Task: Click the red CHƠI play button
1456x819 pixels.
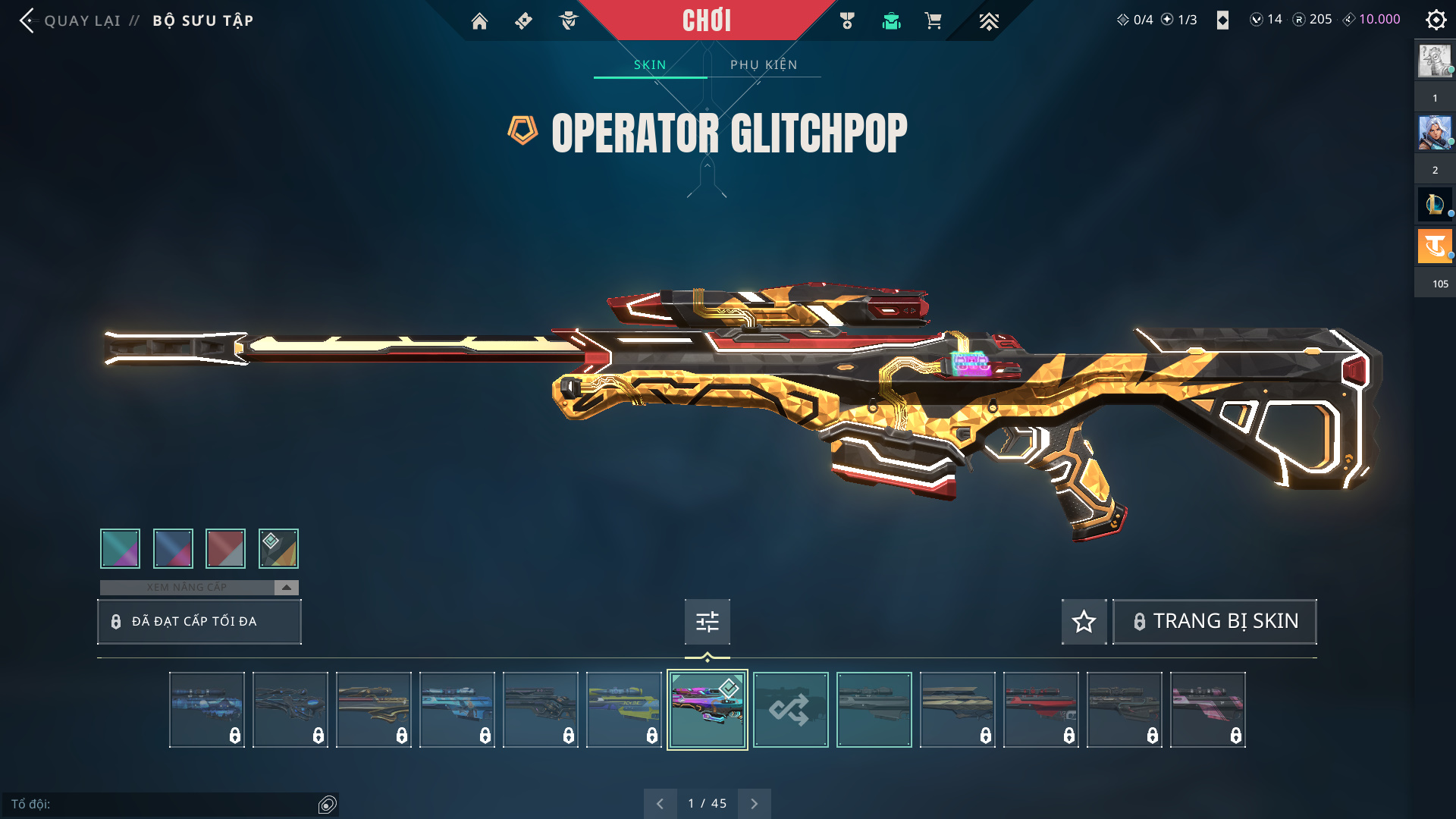Action: (706, 20)
